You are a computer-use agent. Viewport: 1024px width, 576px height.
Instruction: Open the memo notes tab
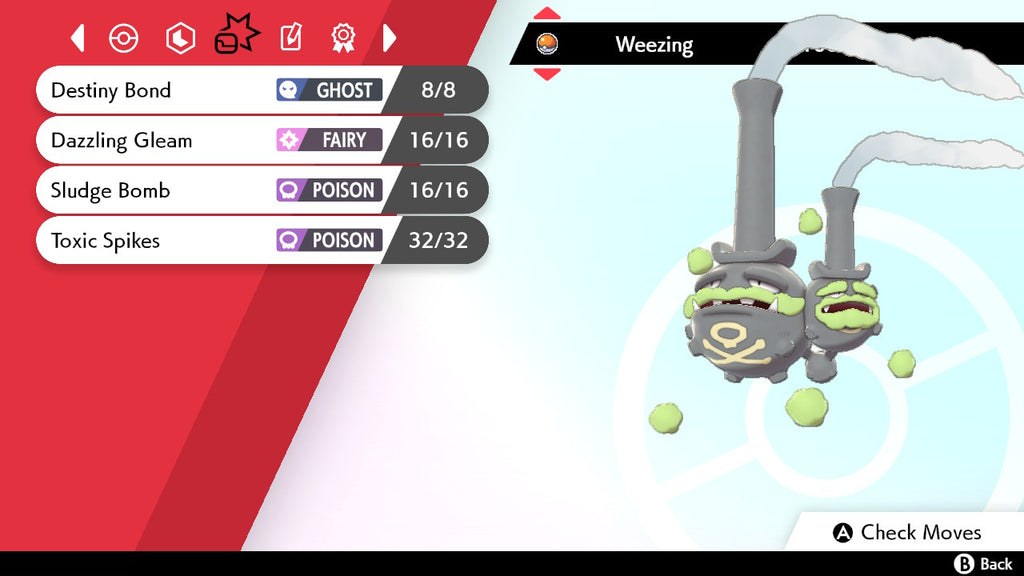[290, 38]
